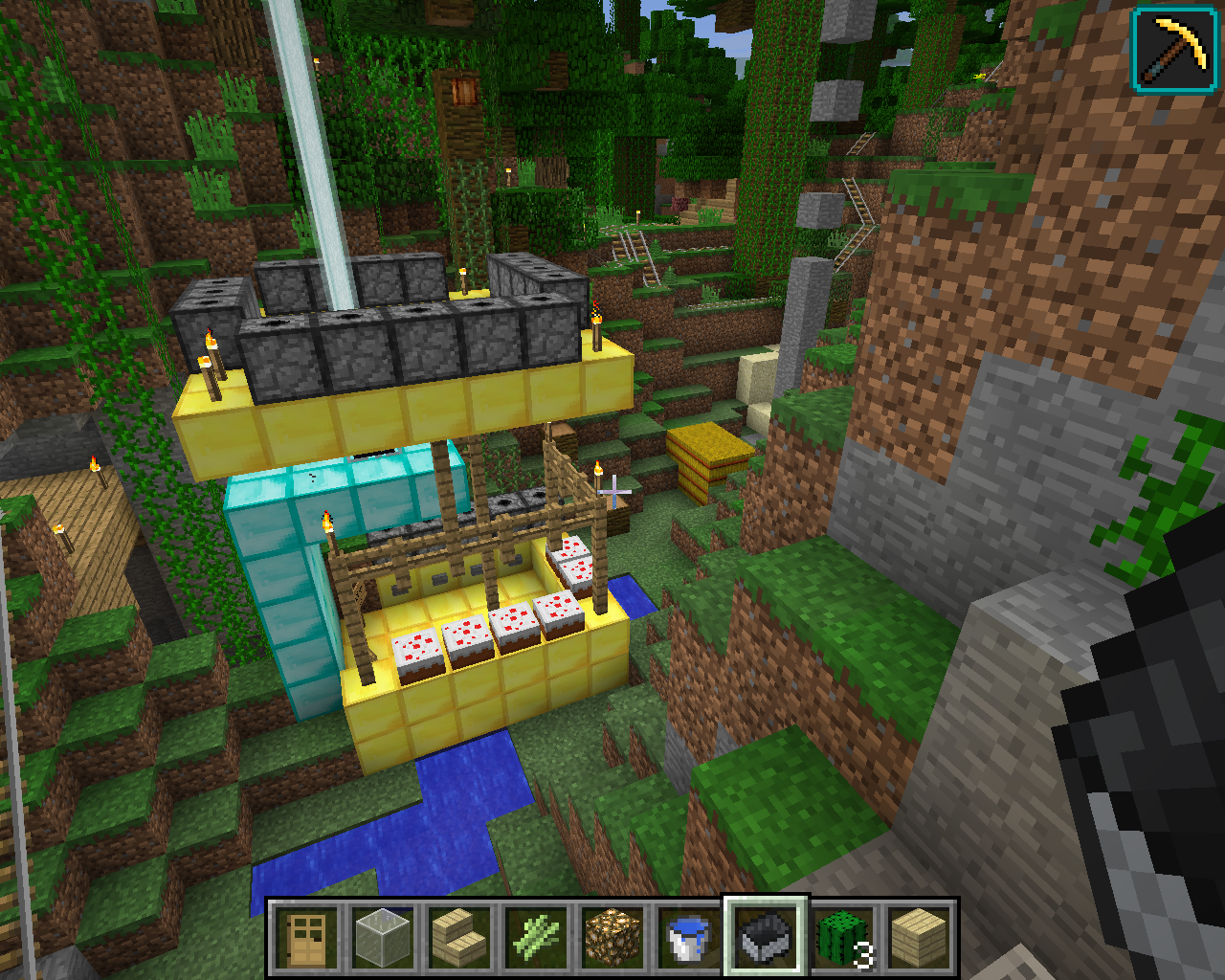Select the glowstone block slot
1225x980 pixels.
(x=612, y=937)
